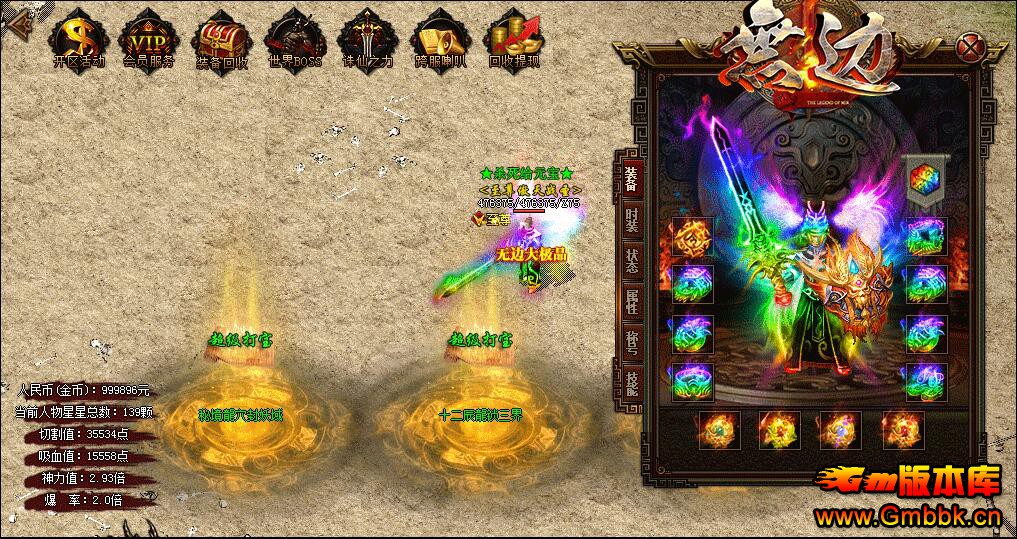Switch to the 状态 status tab
The width and height of the screenshot is (1017, 539).
click(631, 260)
